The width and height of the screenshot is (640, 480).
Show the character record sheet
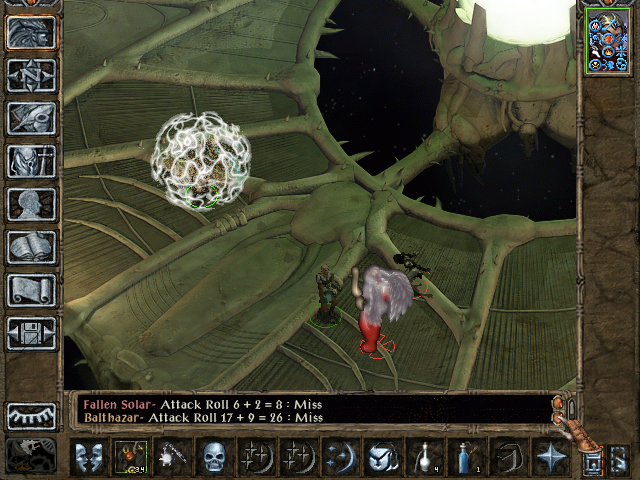coord(31,204)
